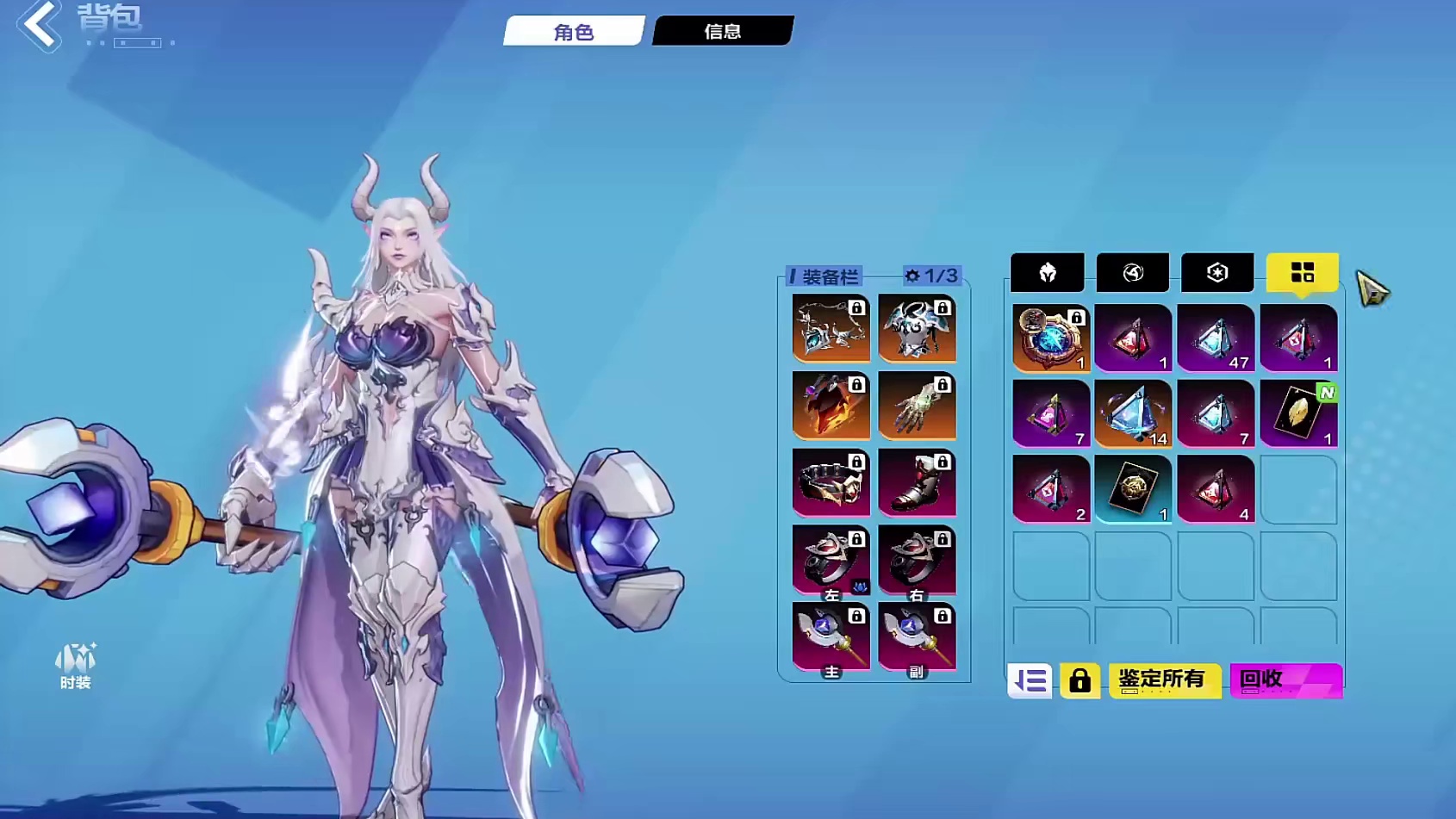Viewport: 1456px width, 819px height.
Task: Select the locked amulet in the bag
Action: coord(1050,338)
